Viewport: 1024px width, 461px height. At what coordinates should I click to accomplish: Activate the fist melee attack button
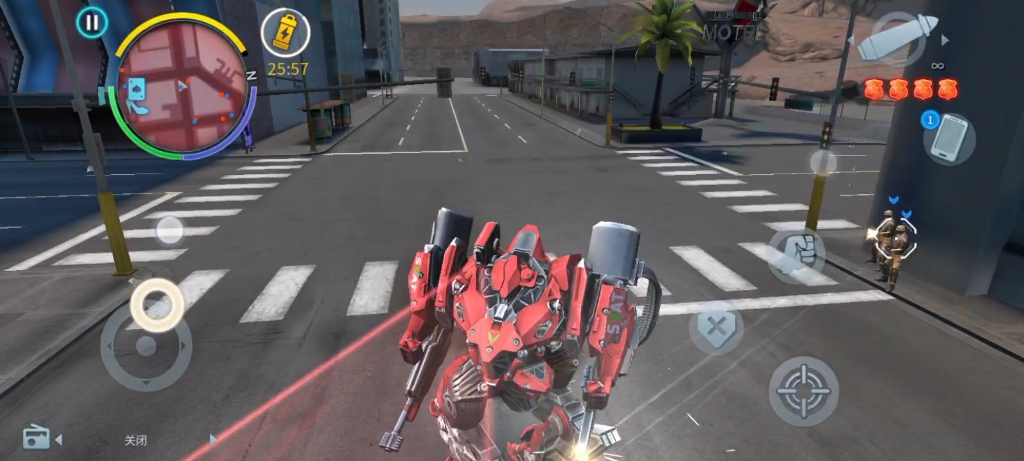798,251
